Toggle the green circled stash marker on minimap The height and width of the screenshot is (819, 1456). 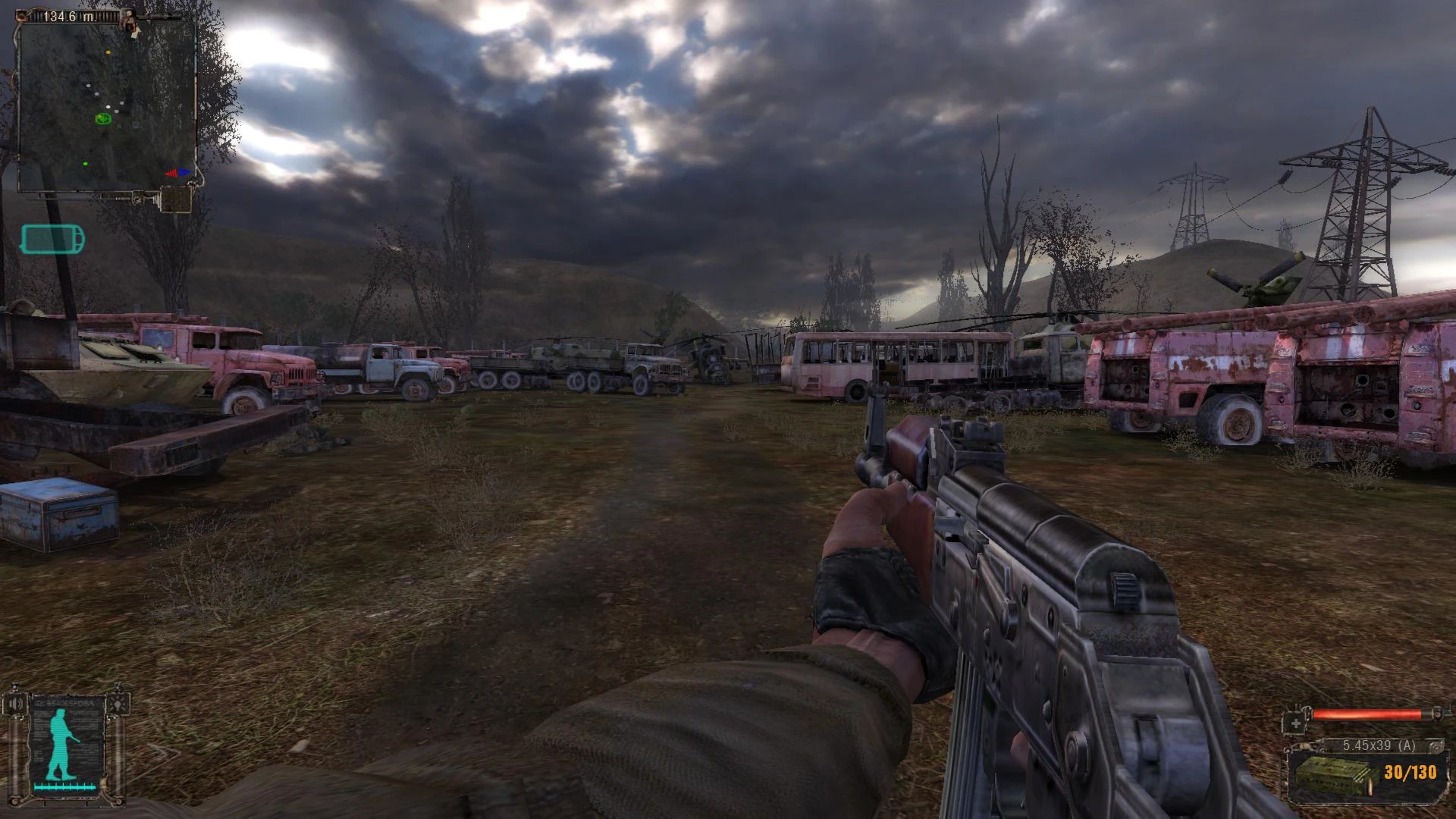(x=104, y=119)
